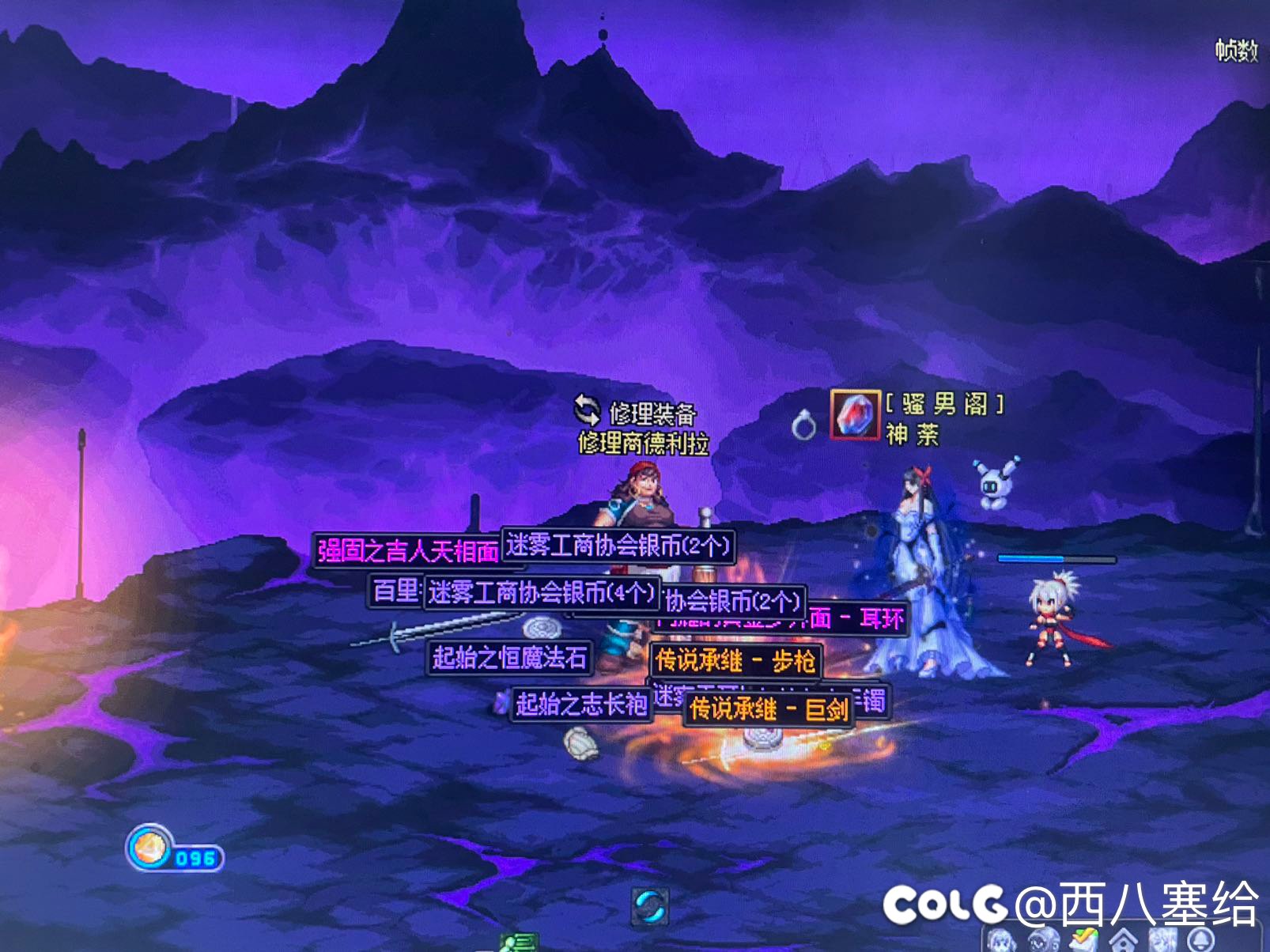
Task: Open the house-shaped menu icon
Action: 1122,941
